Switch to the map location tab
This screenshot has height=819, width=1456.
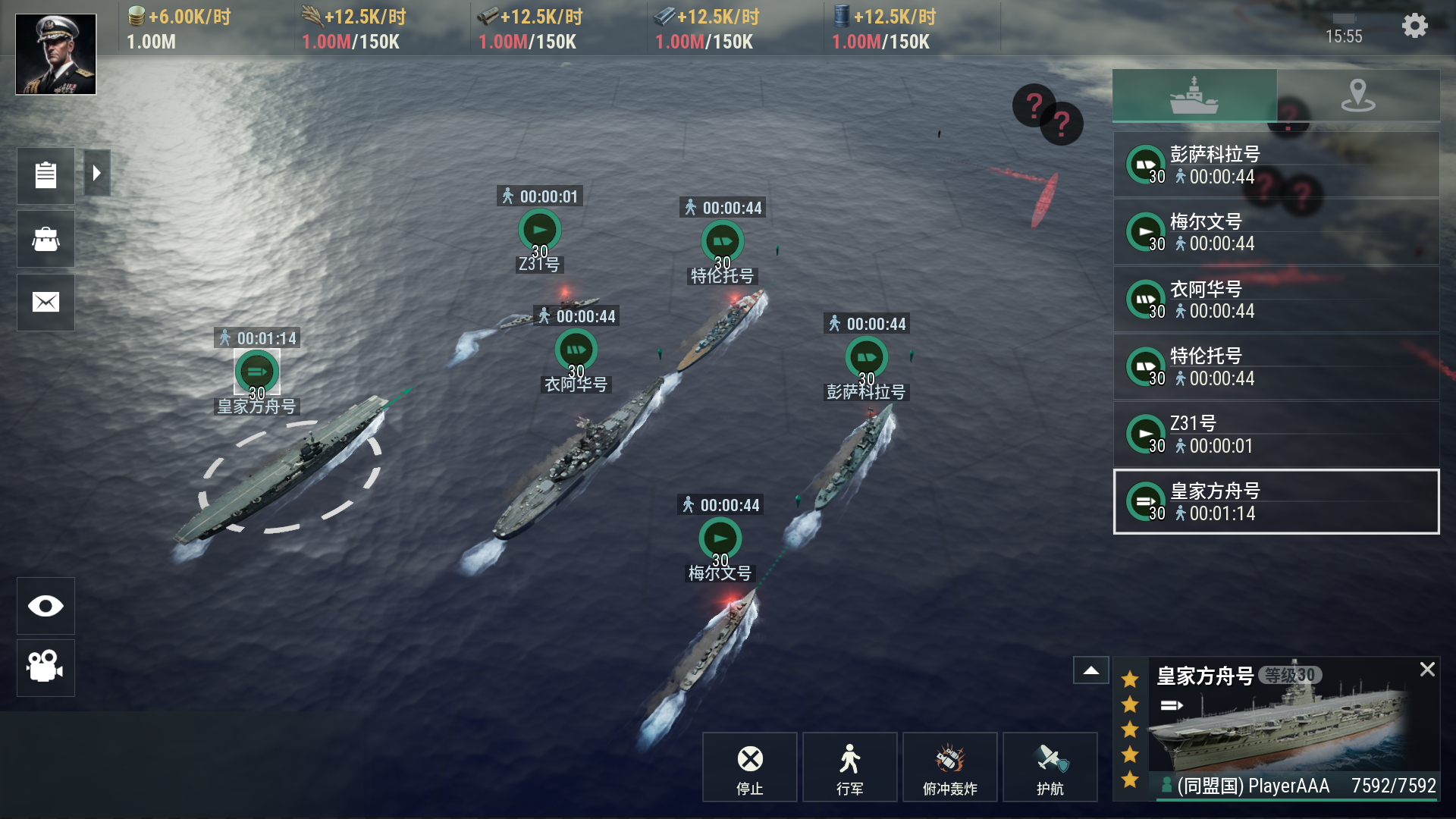[1357, 96]
